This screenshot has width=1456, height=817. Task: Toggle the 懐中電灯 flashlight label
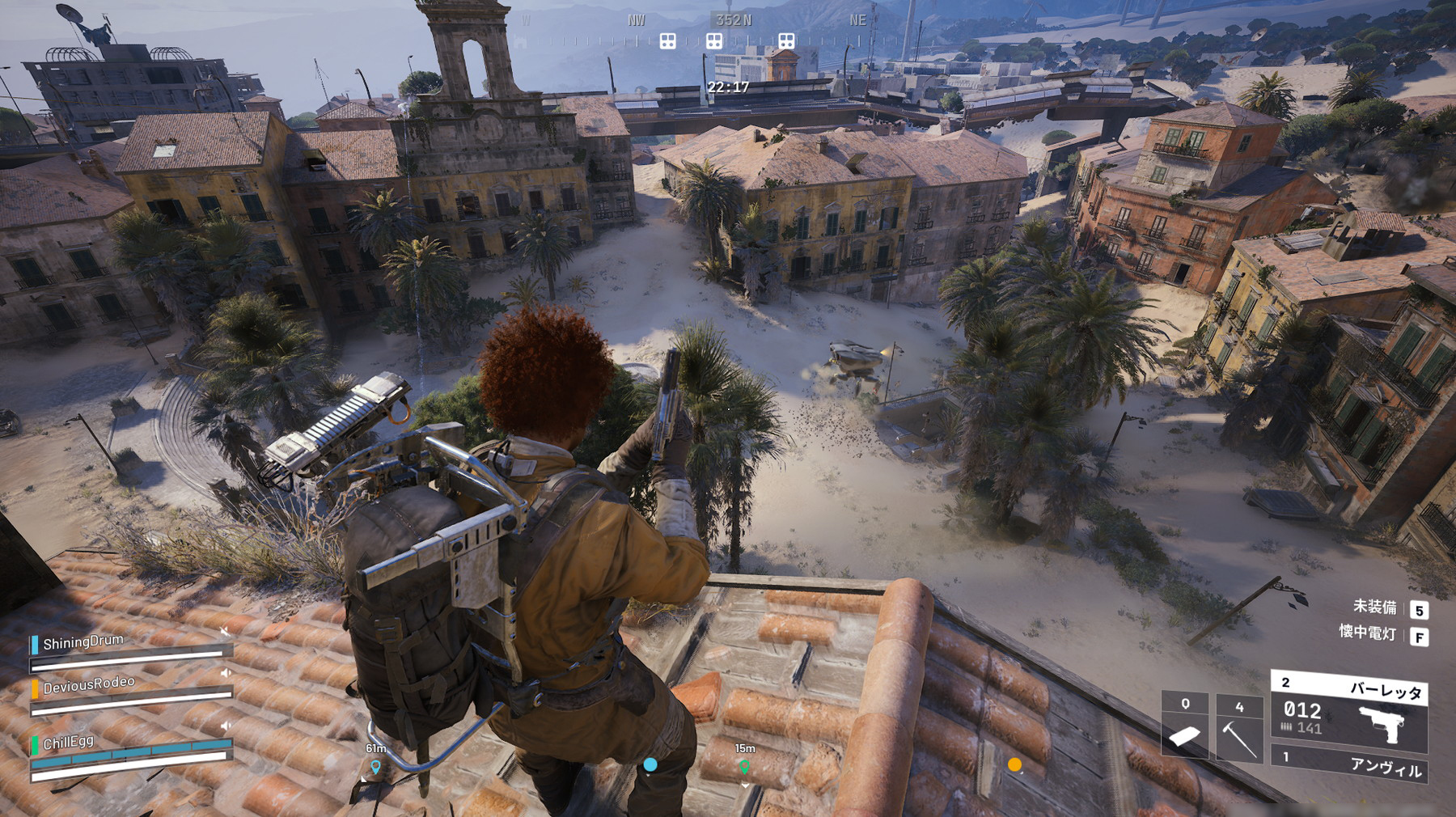(1367, 633)
